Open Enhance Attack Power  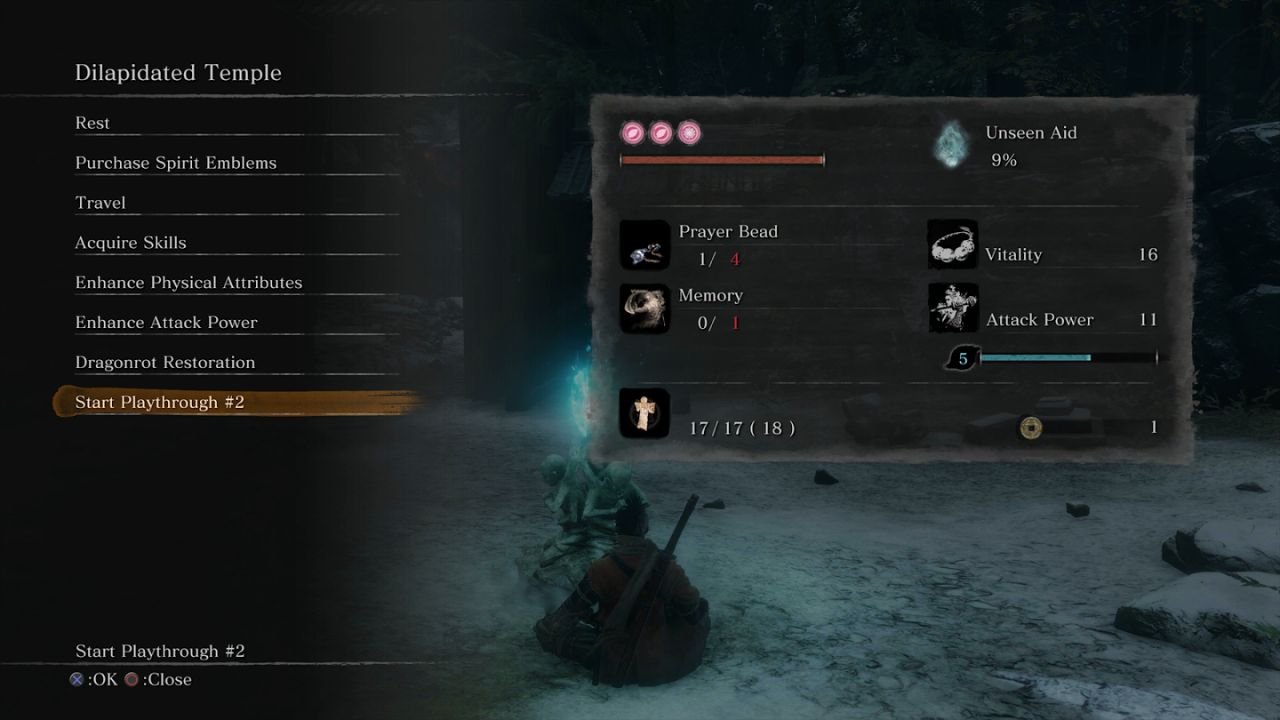click(x=166, y=322)
